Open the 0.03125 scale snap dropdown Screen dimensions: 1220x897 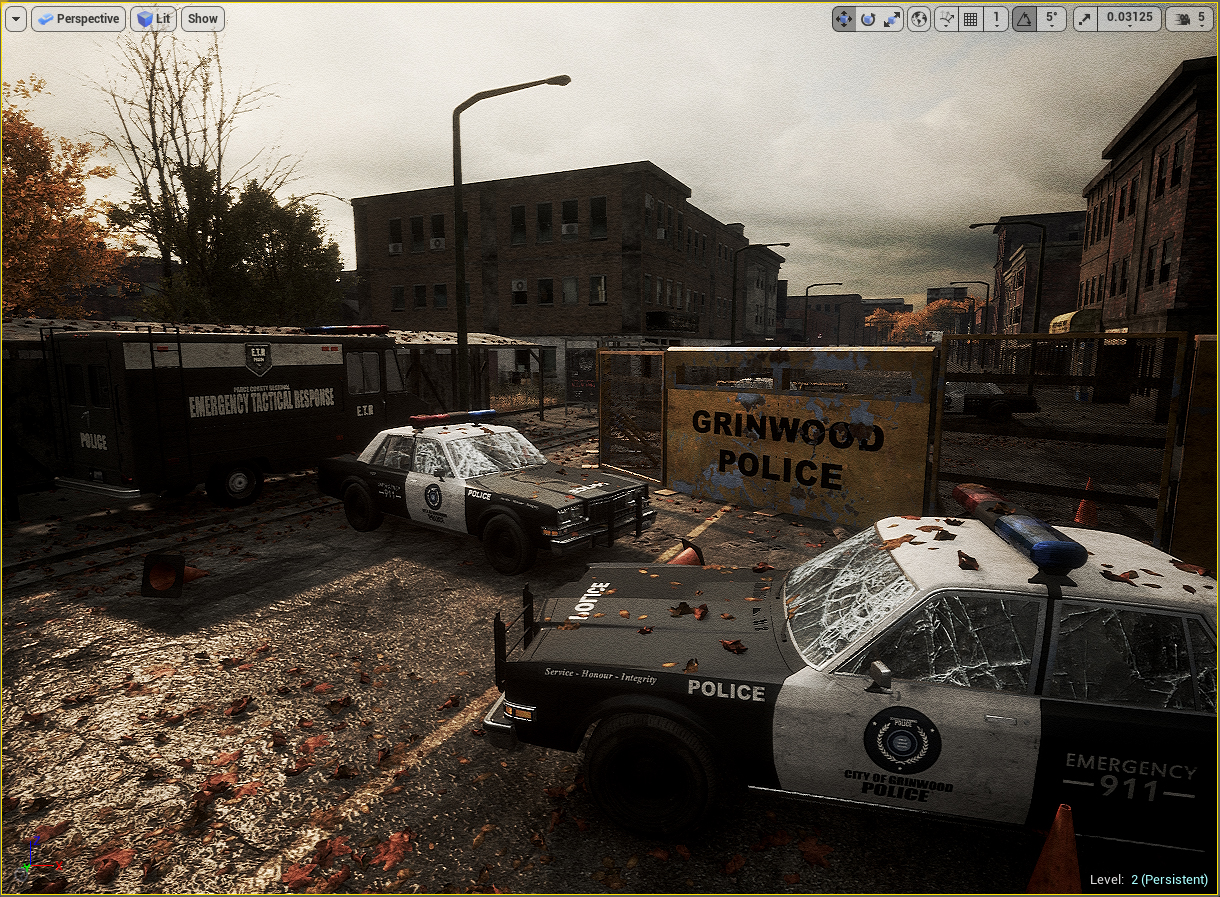tap(1129, 19)
